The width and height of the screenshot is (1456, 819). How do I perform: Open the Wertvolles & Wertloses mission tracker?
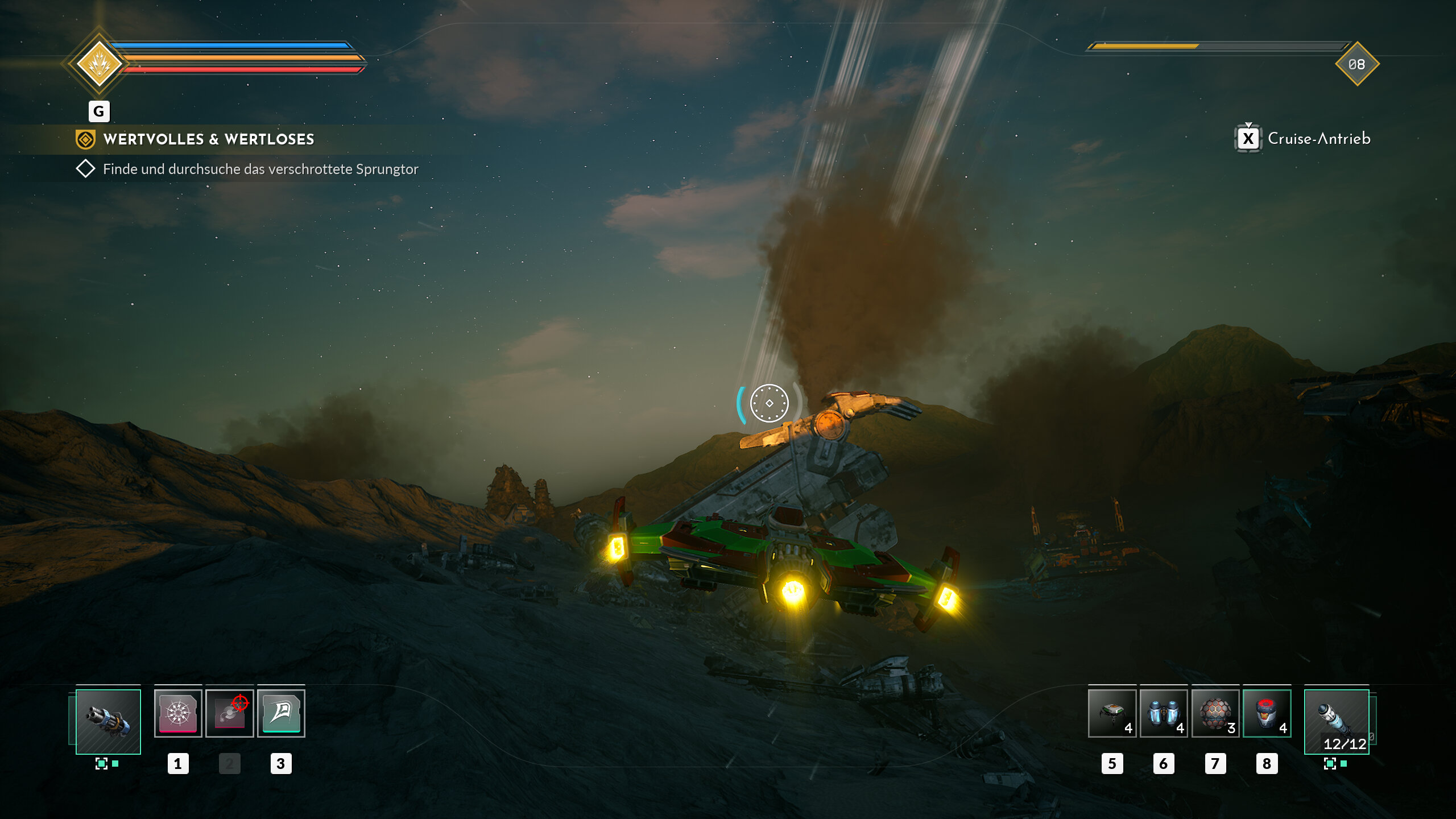[208, 139]
